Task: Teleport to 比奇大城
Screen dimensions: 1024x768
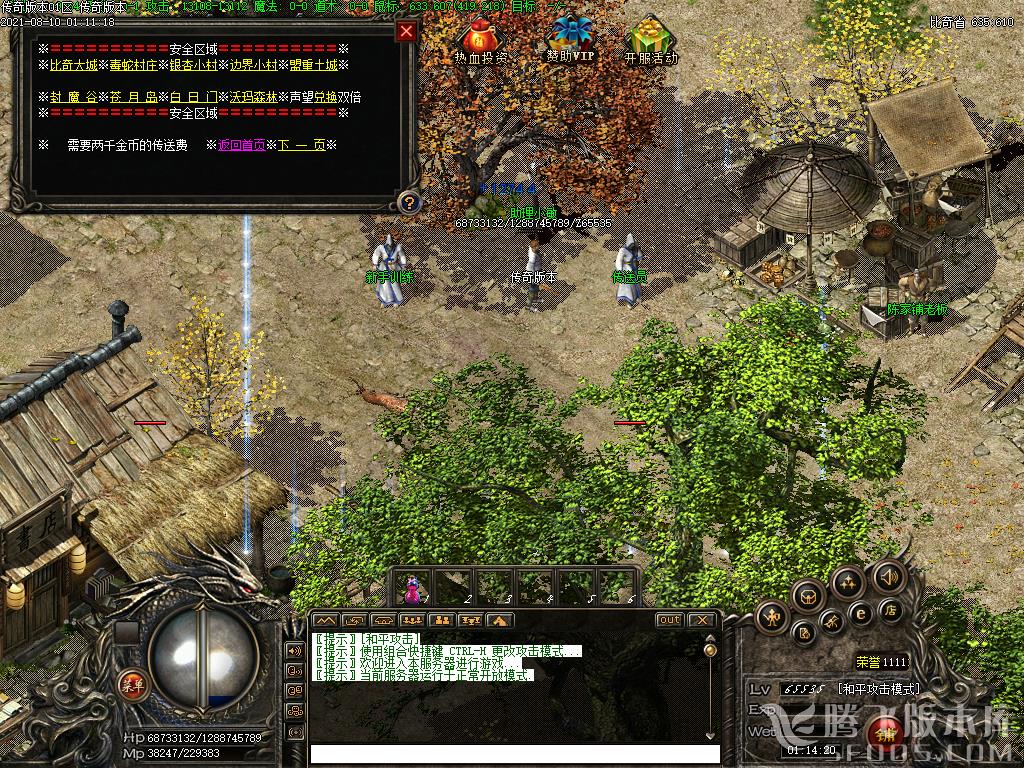Action: (x=74, y=65)
